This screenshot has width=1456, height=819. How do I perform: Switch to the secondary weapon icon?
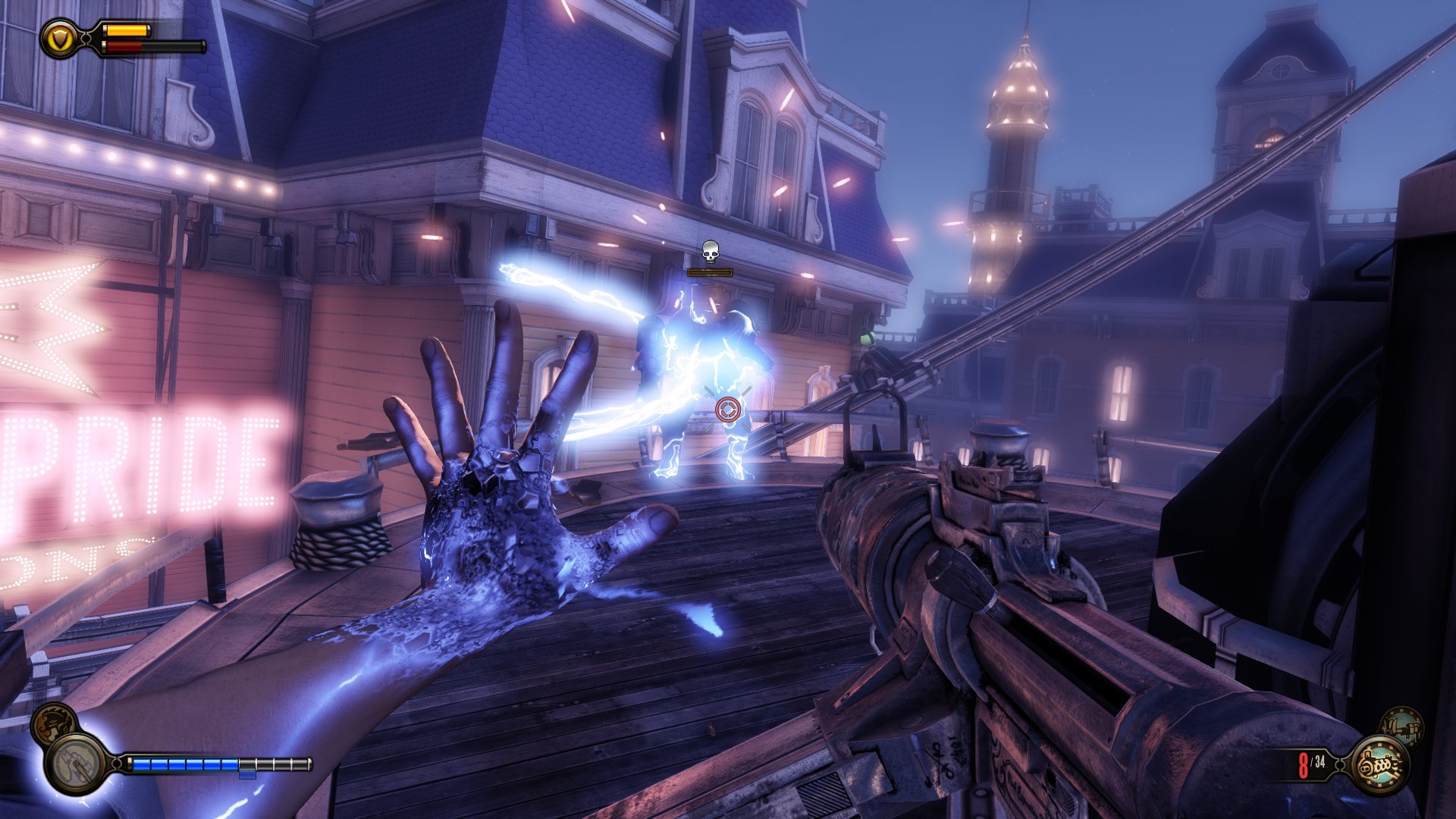pyautogui.click(x=1401, y=726)
